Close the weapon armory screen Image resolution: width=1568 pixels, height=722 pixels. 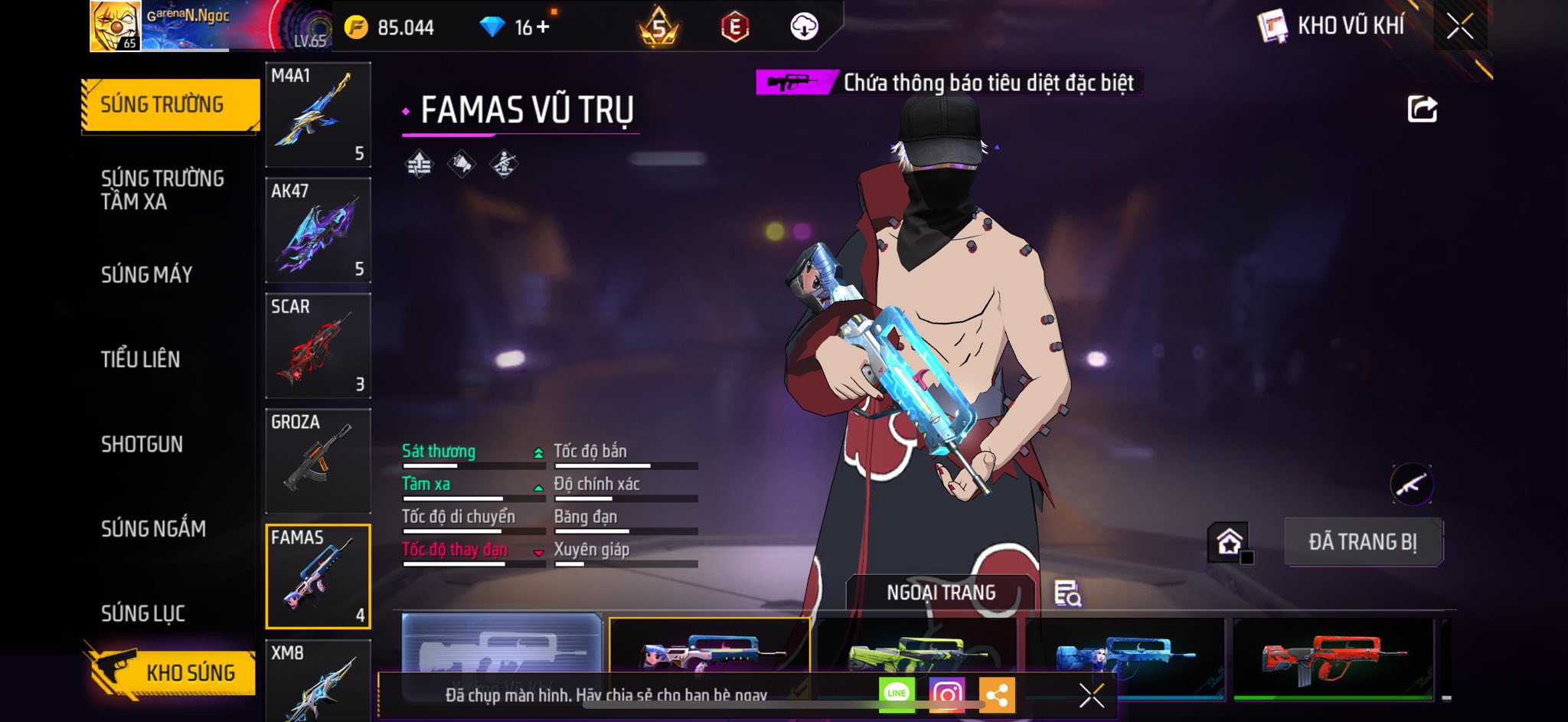click(x=1459, y=27)
